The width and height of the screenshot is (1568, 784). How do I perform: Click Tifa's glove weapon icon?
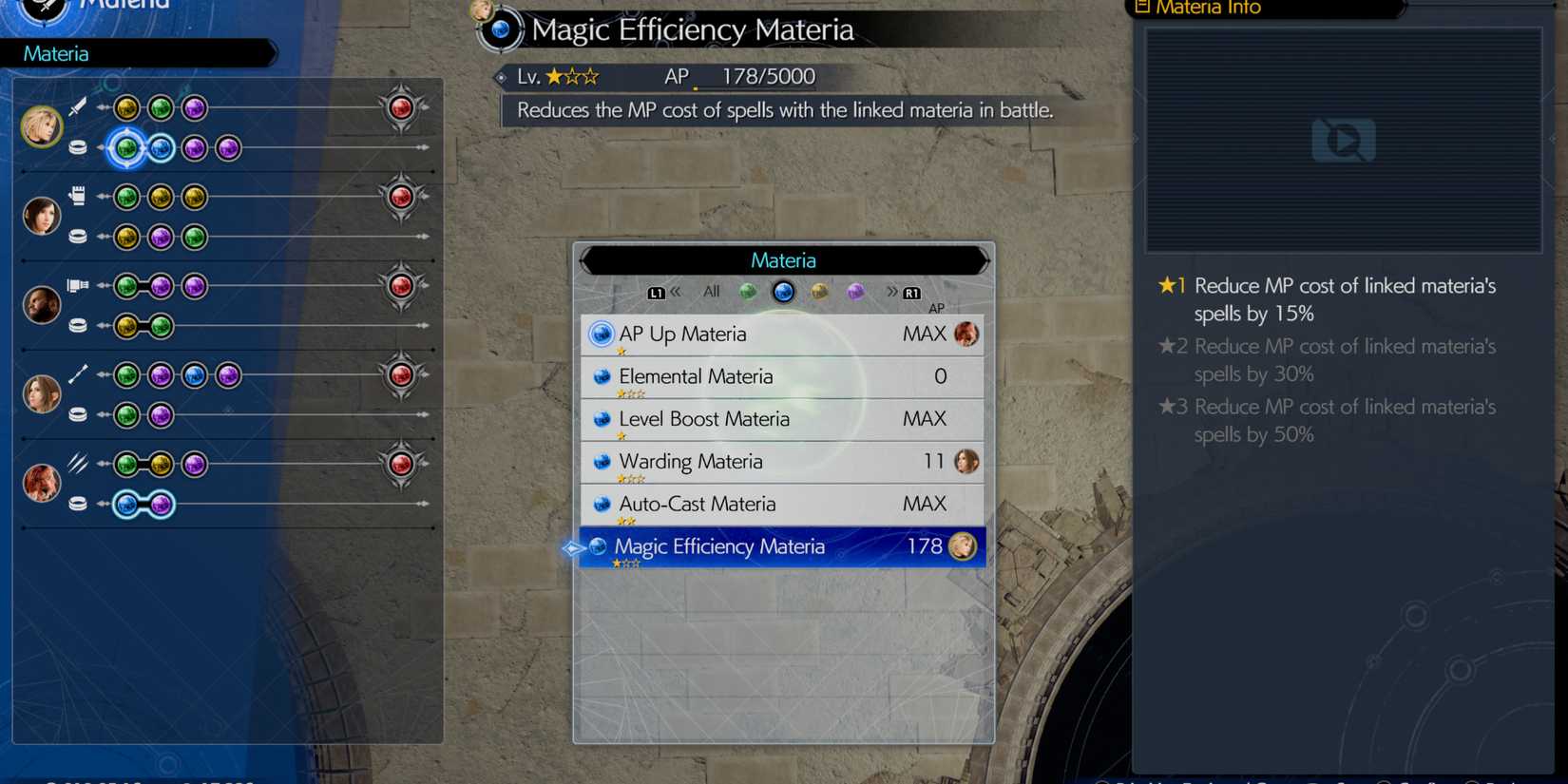[77, 194]
